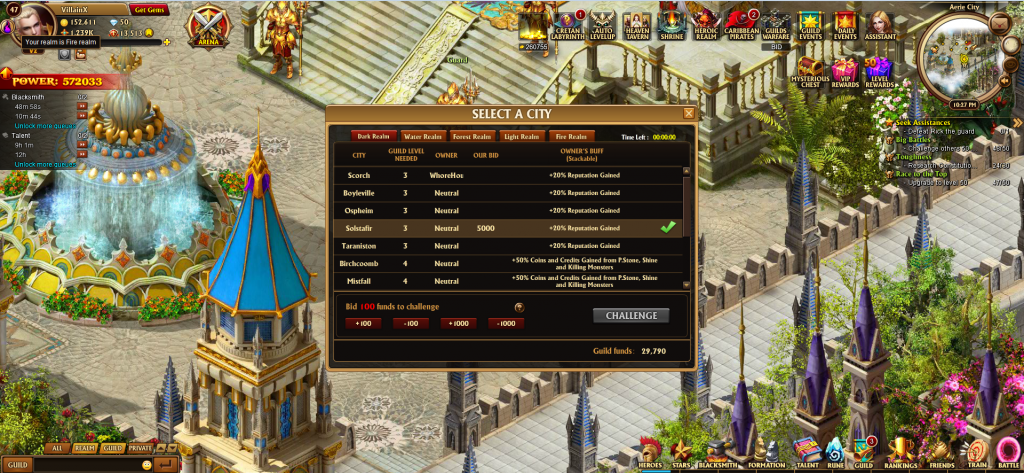Increase the bid with the +100 button

[x=362, y=323]
